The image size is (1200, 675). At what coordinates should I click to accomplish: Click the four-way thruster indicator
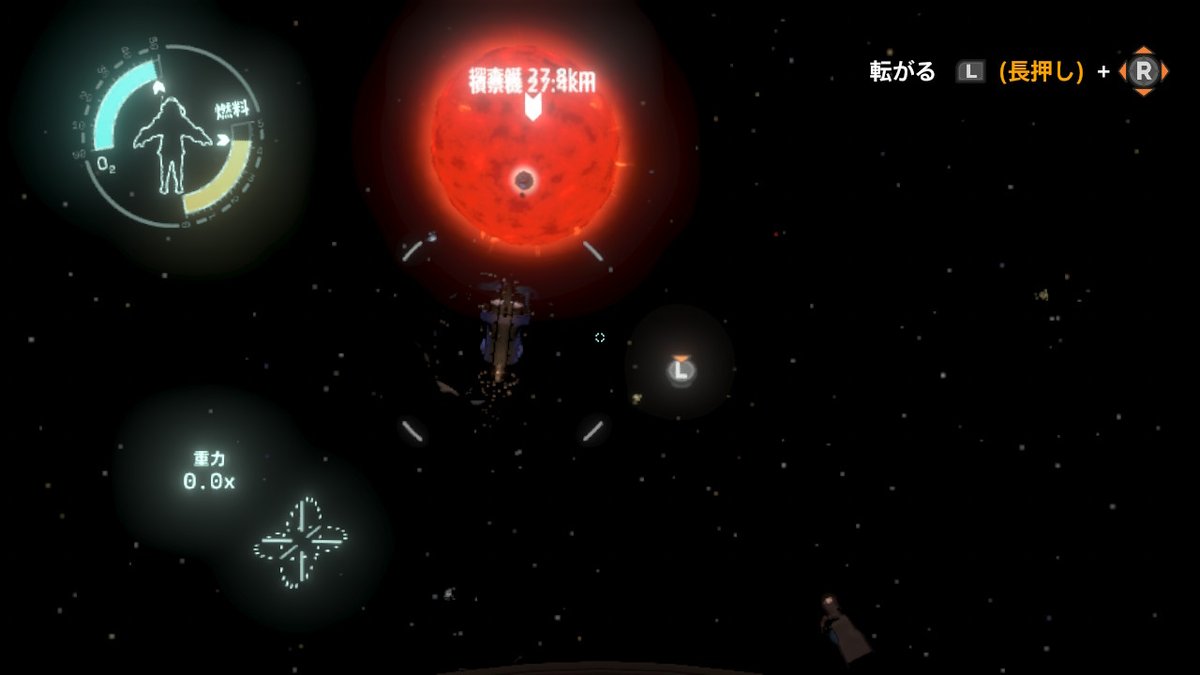tap(300, 543)
